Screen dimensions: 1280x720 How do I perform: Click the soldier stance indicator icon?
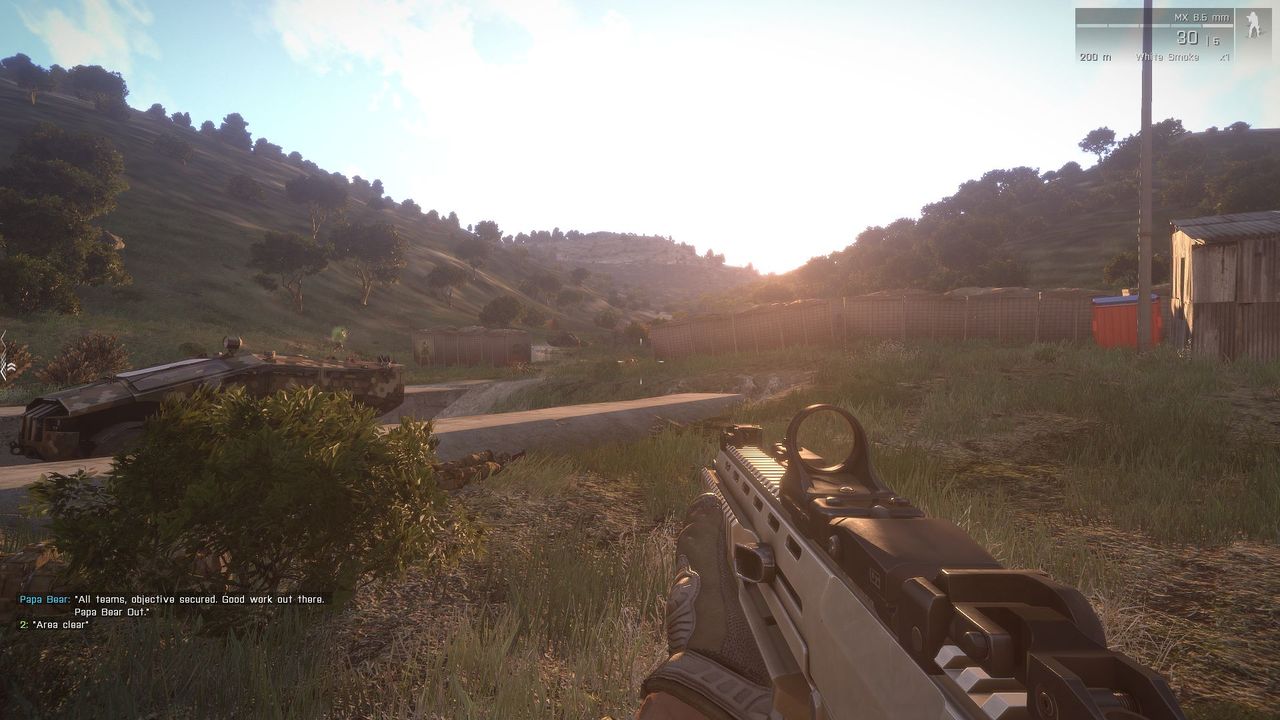pyautogui.click(x=1253, y=24)
